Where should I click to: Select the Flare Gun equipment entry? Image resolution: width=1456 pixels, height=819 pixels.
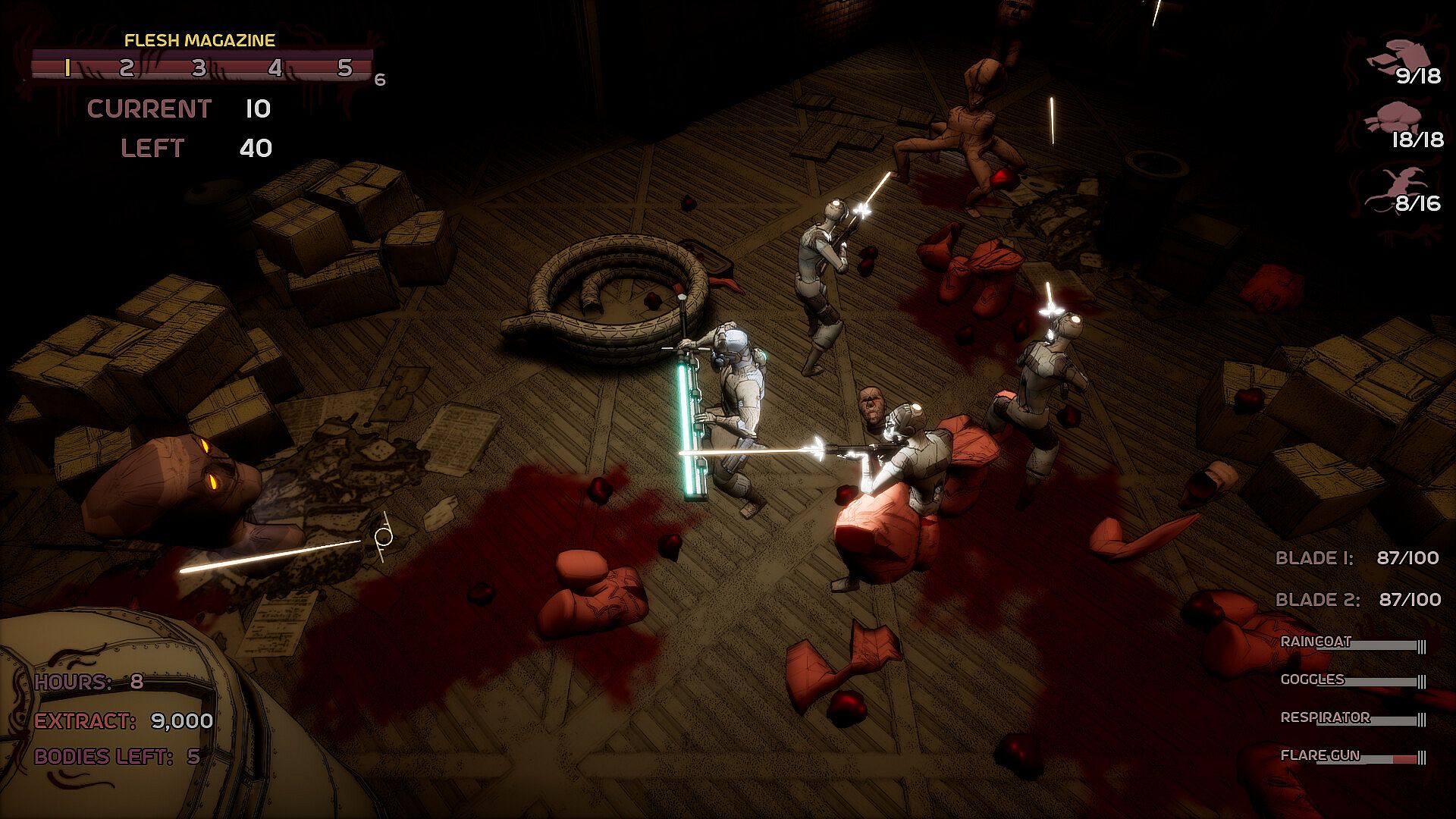click(1320, 756)
